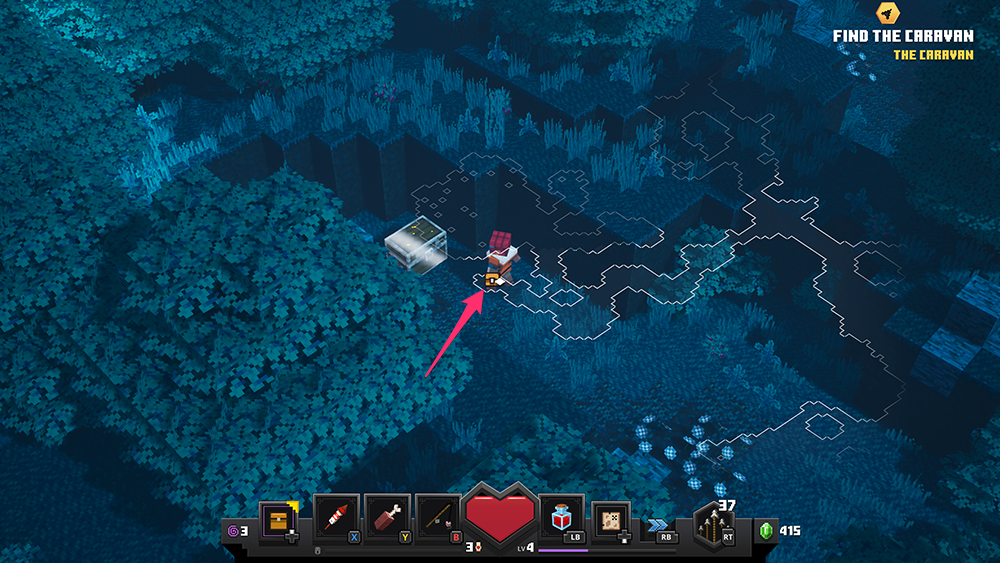The width and height of the screenshot is (1000, 563).
Task: Open the inventory chest icon
Action: (277, 520)
